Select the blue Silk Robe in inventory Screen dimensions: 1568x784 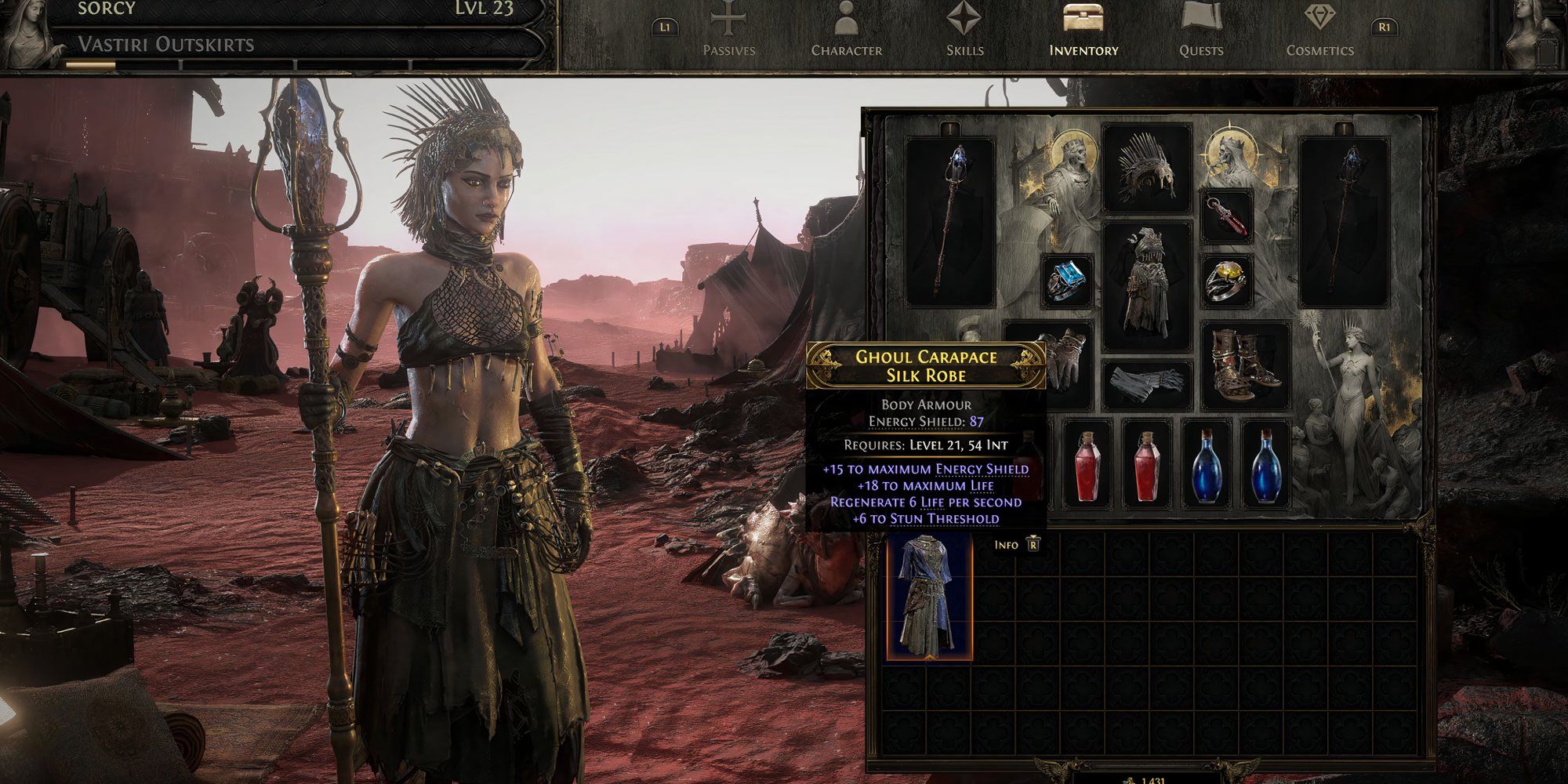[x=930, y=597]
